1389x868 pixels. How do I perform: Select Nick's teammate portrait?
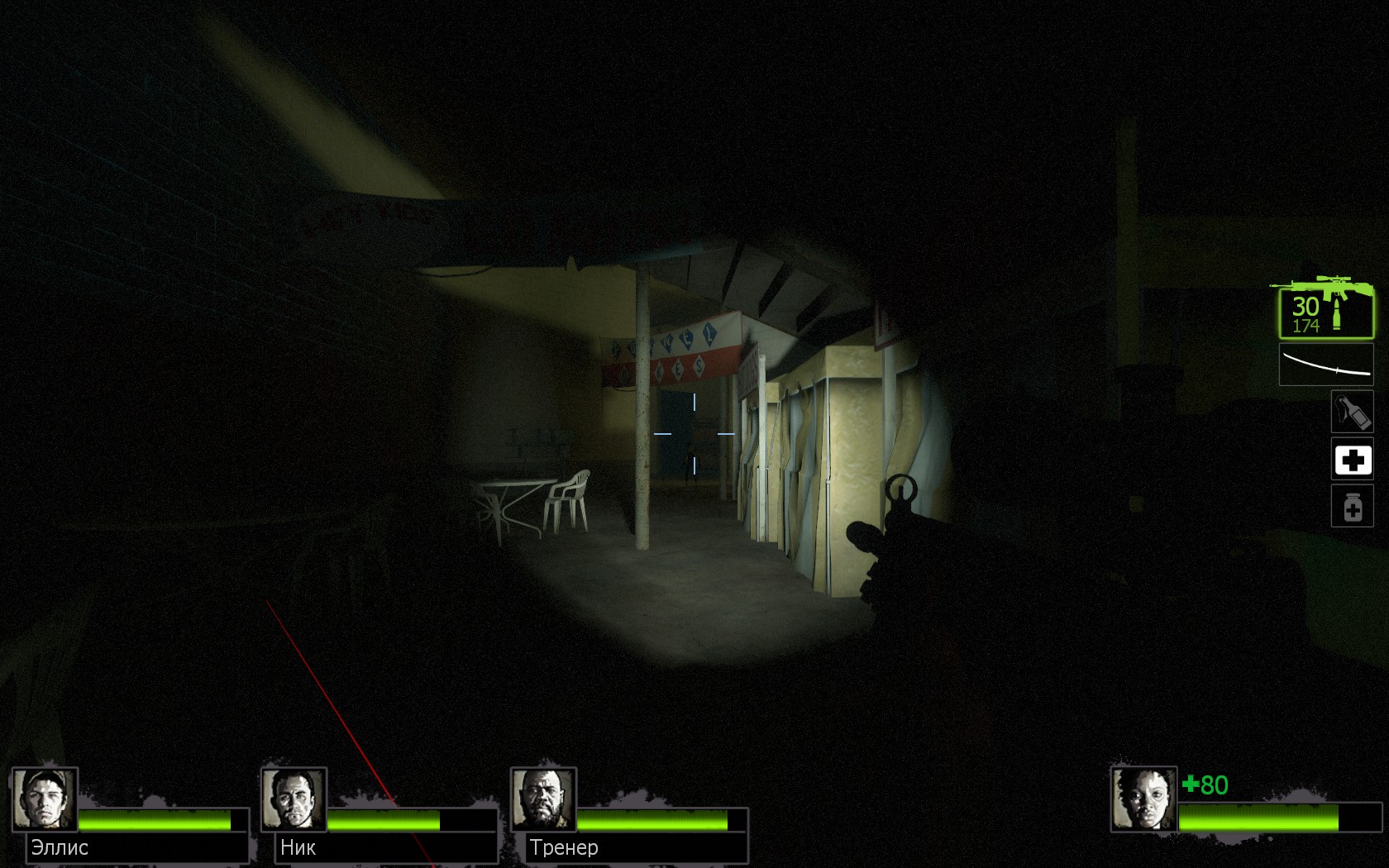(x=294, y=799)
